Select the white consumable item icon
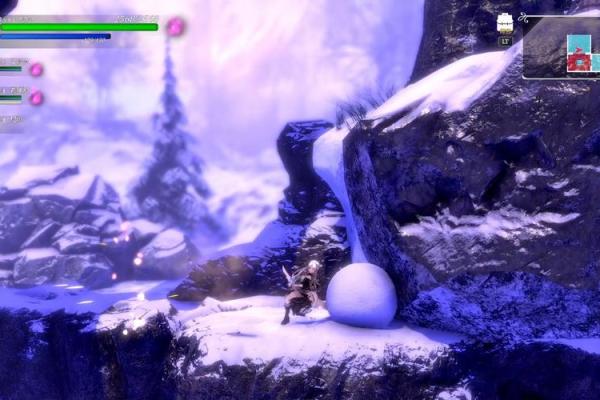Screen dimensions: 600x400 (505, 25)
